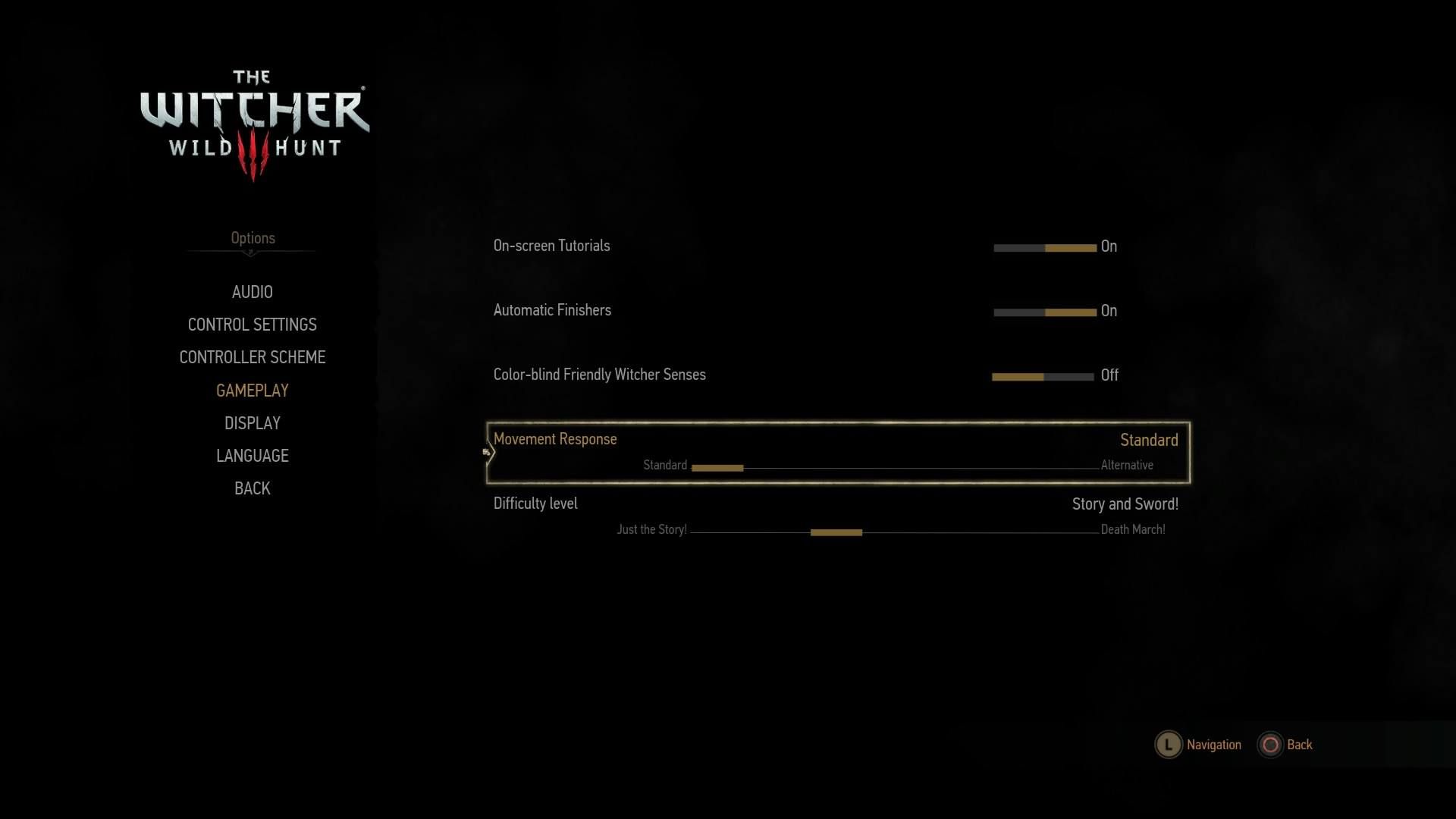
Task: Switch to Controller Scheme options
Action: pos(252,357)
